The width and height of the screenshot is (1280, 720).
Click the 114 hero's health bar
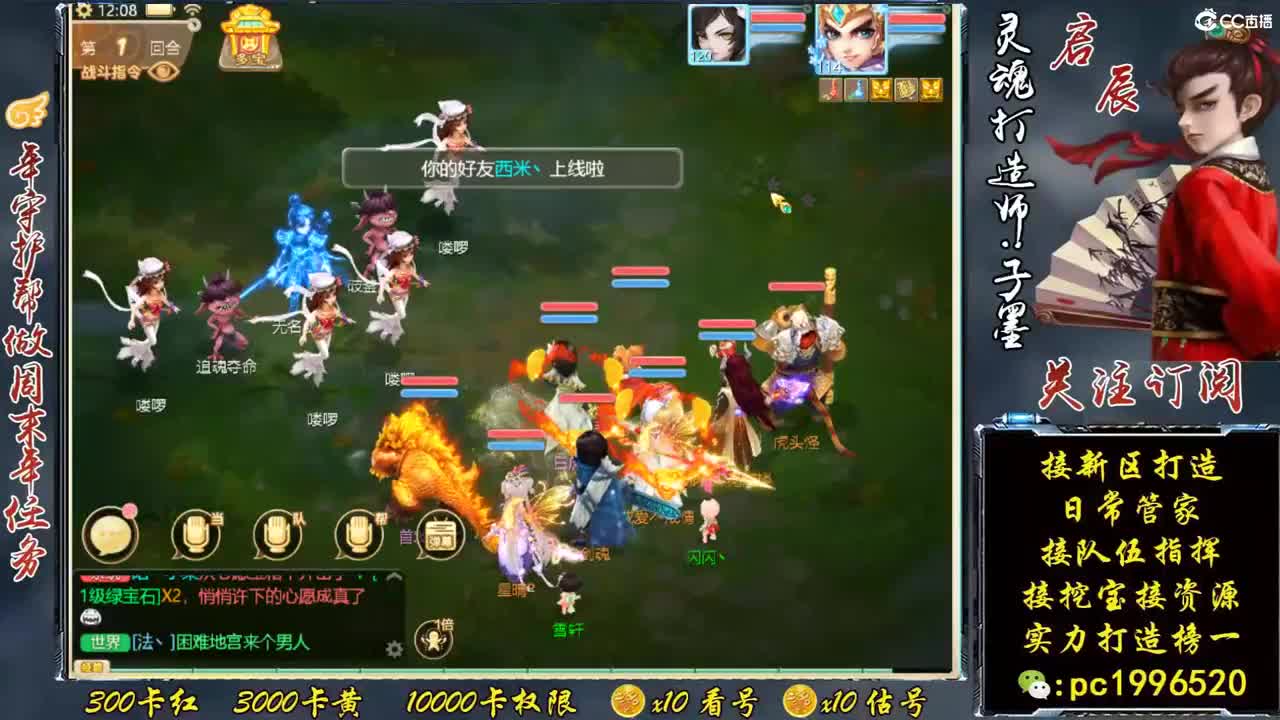pyautogui.click(x=916, y=19)
